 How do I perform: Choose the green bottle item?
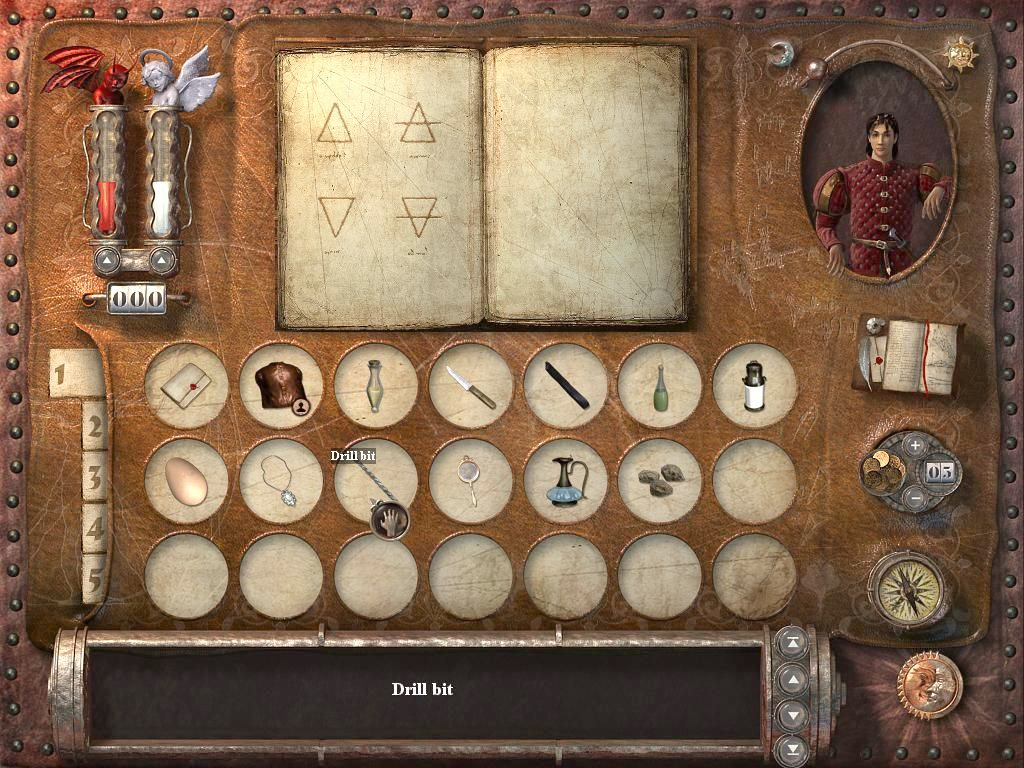659,386
